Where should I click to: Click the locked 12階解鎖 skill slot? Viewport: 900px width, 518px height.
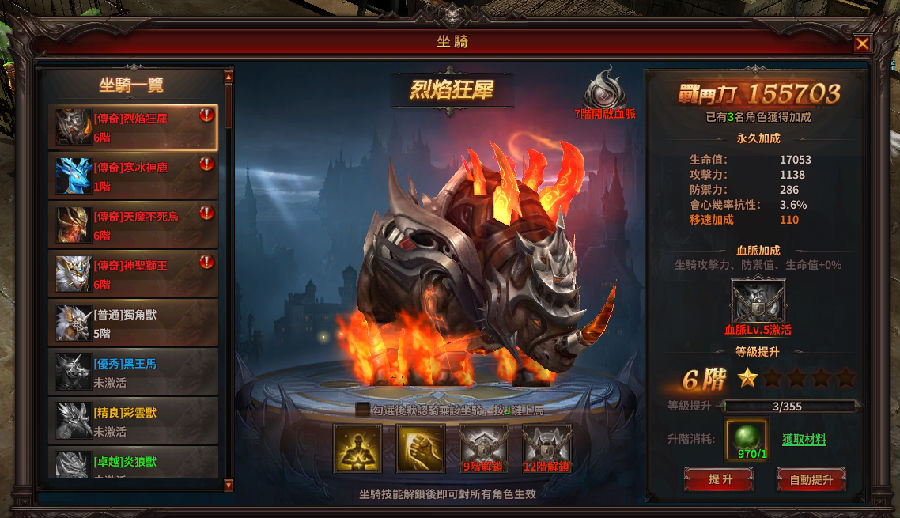[x=546, y=447]
